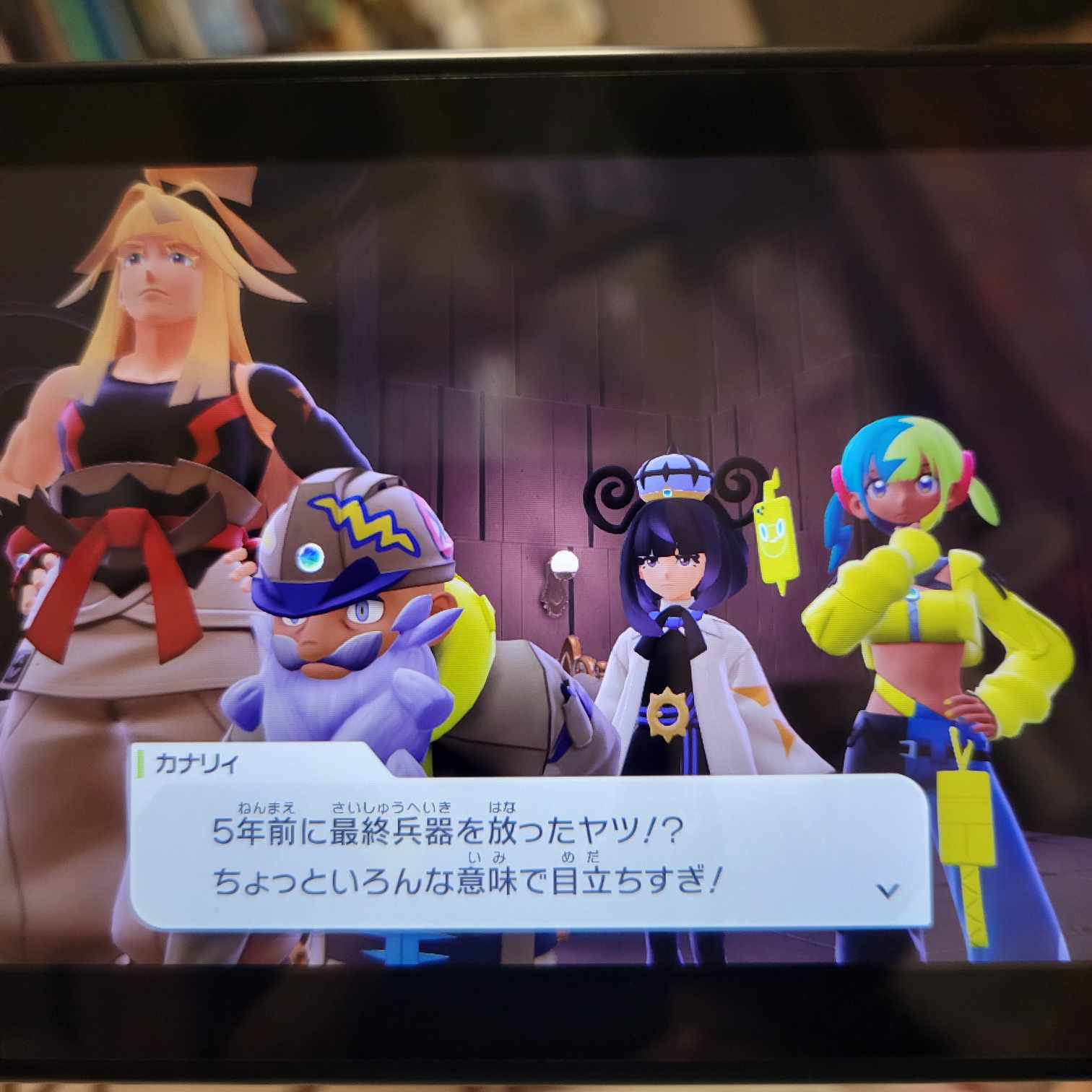This screenshot has width=1092, height=1092.
Task: Advance dialogue with the down arrow indicator
Action: coord(888,890)
